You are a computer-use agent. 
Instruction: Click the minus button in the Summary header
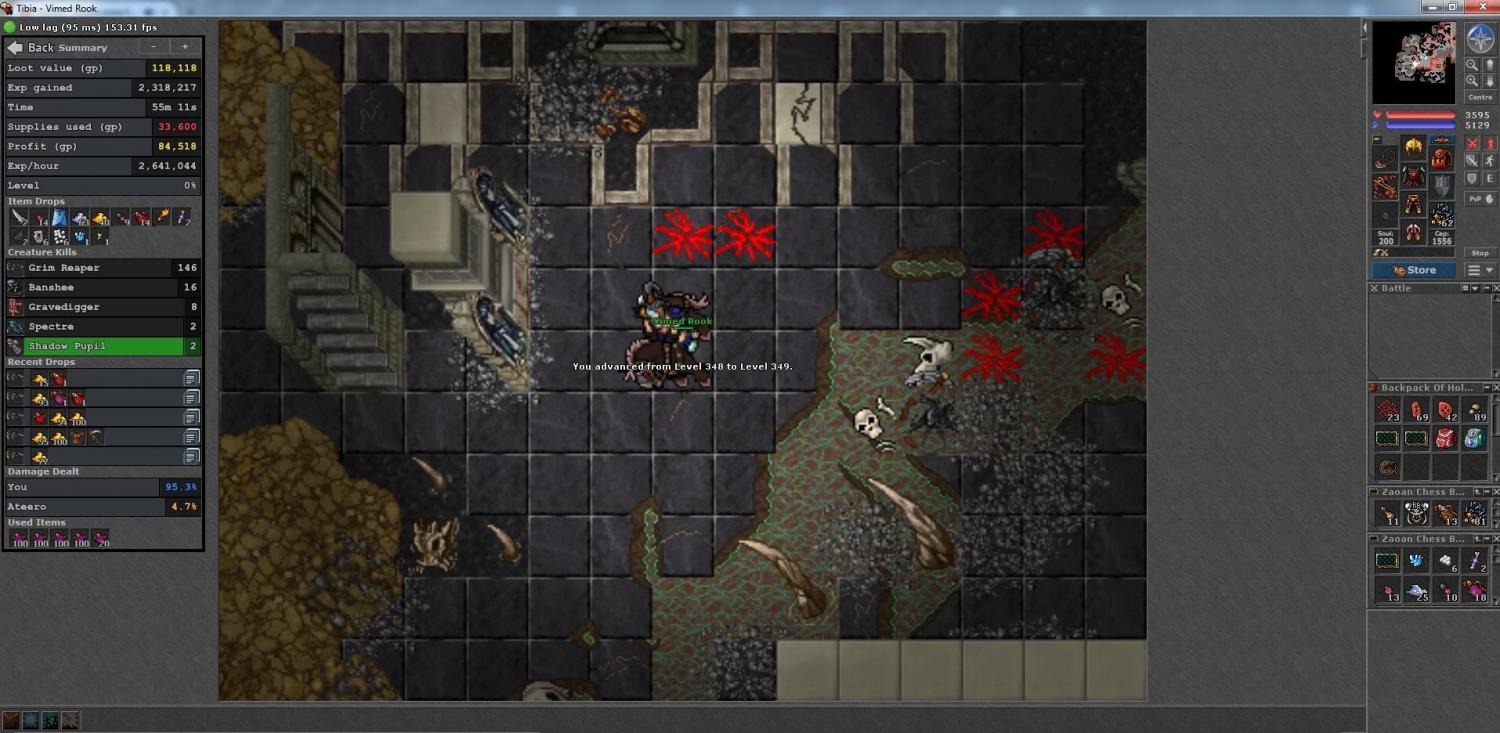pos(154,47)
